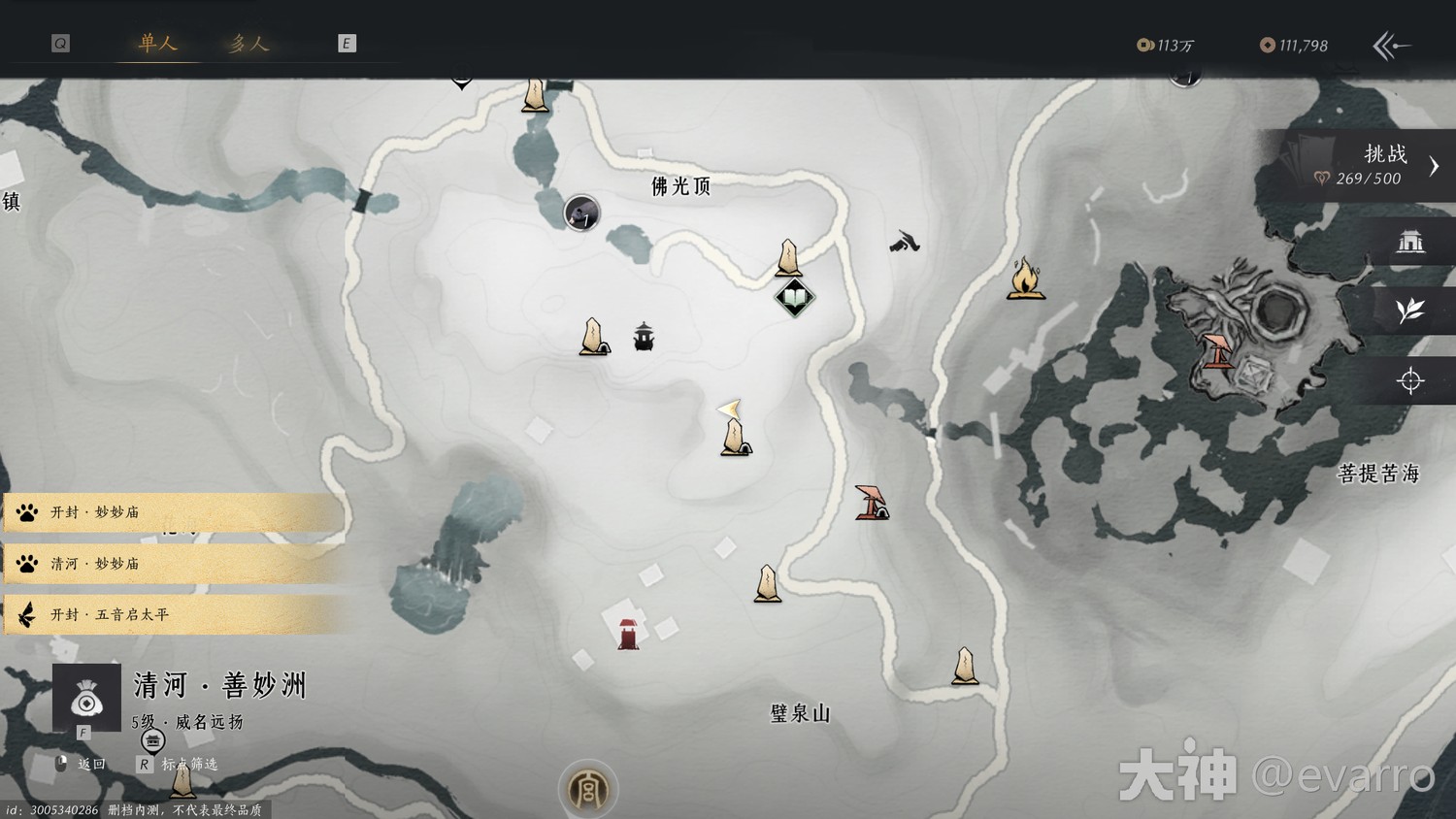Close the map with the back arrow

tap(1391, 46)
